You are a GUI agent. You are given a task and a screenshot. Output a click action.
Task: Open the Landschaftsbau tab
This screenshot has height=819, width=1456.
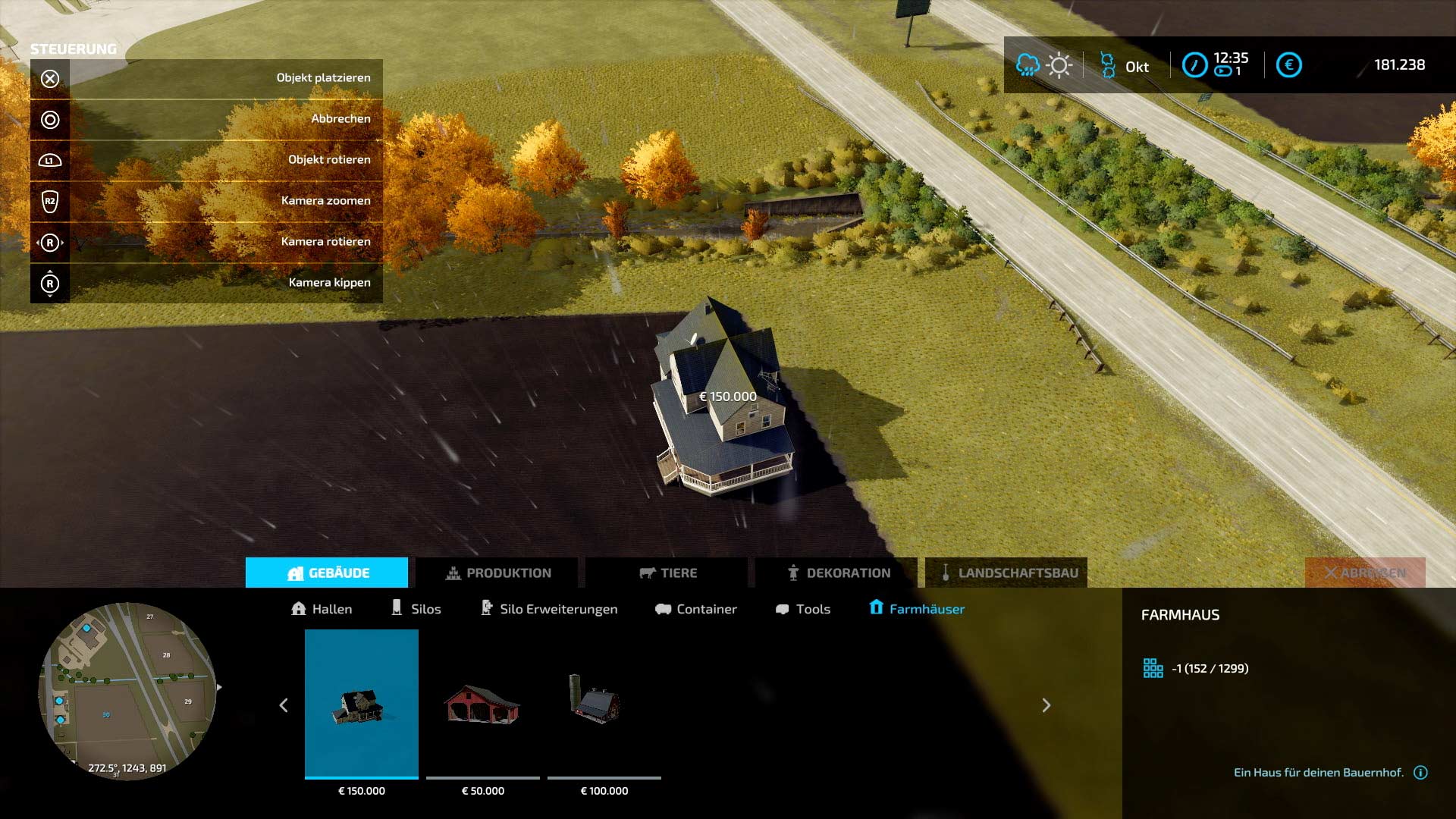[x=1007, y=573]
